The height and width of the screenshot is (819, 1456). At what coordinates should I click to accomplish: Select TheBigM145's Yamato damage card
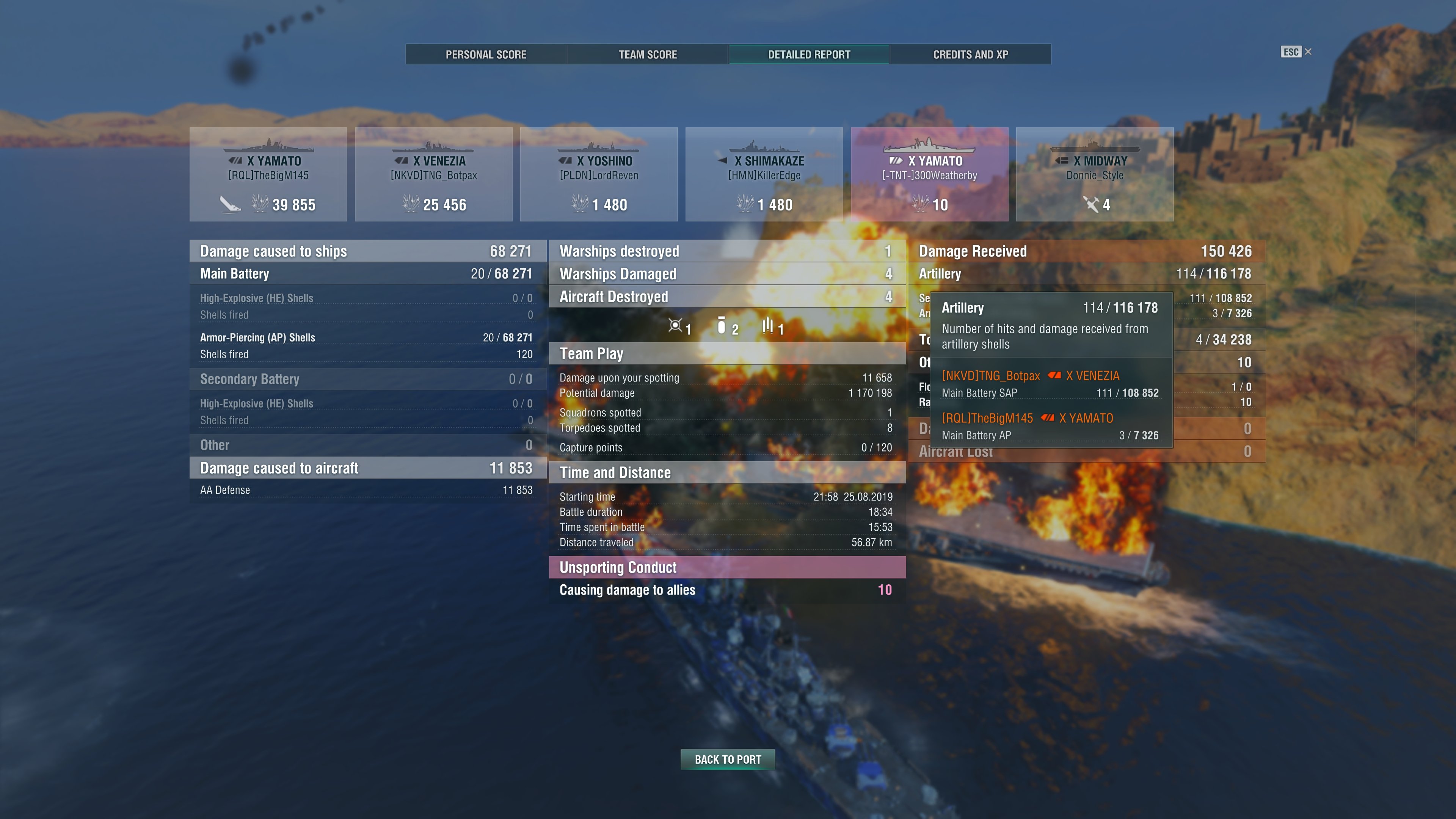[x=268, y=174]
